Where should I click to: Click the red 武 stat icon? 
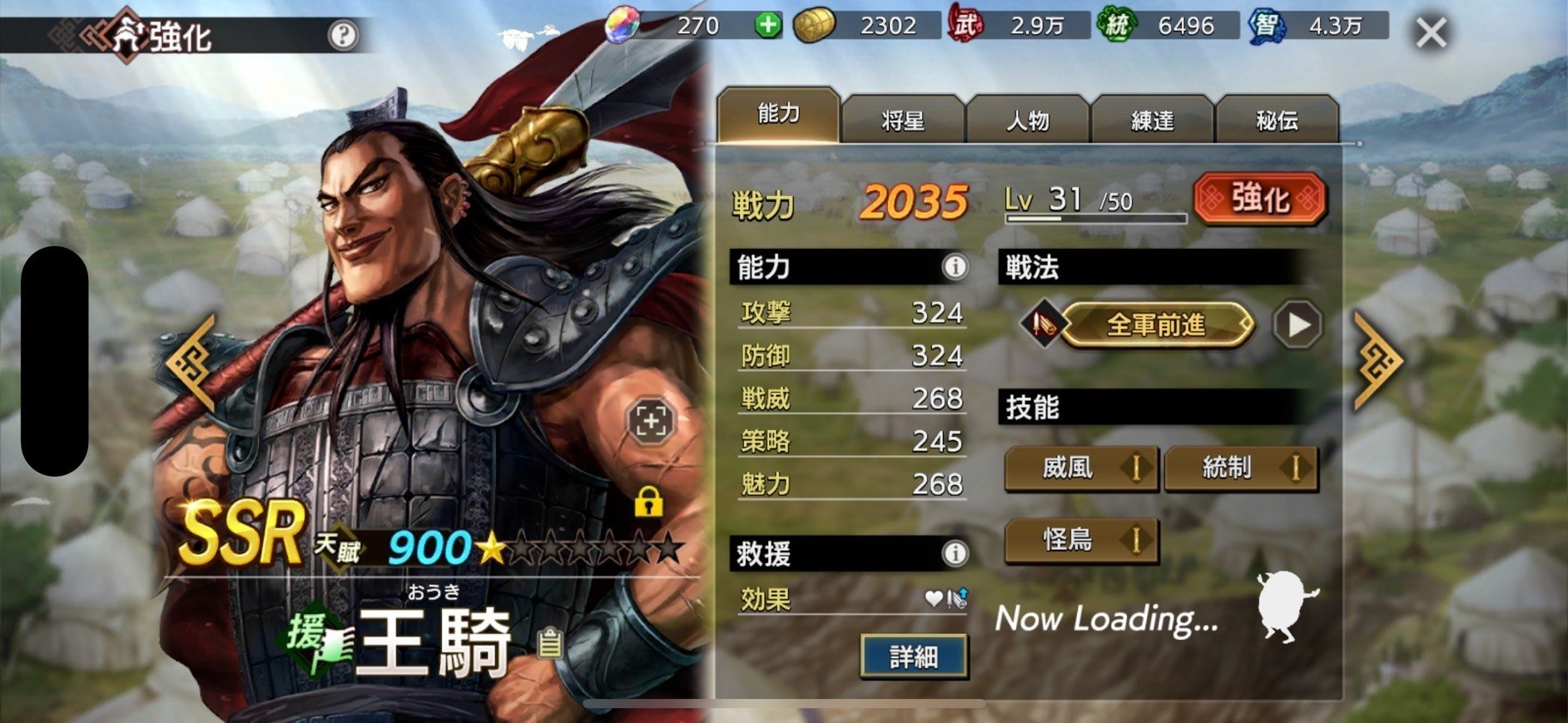click(965, 25)
